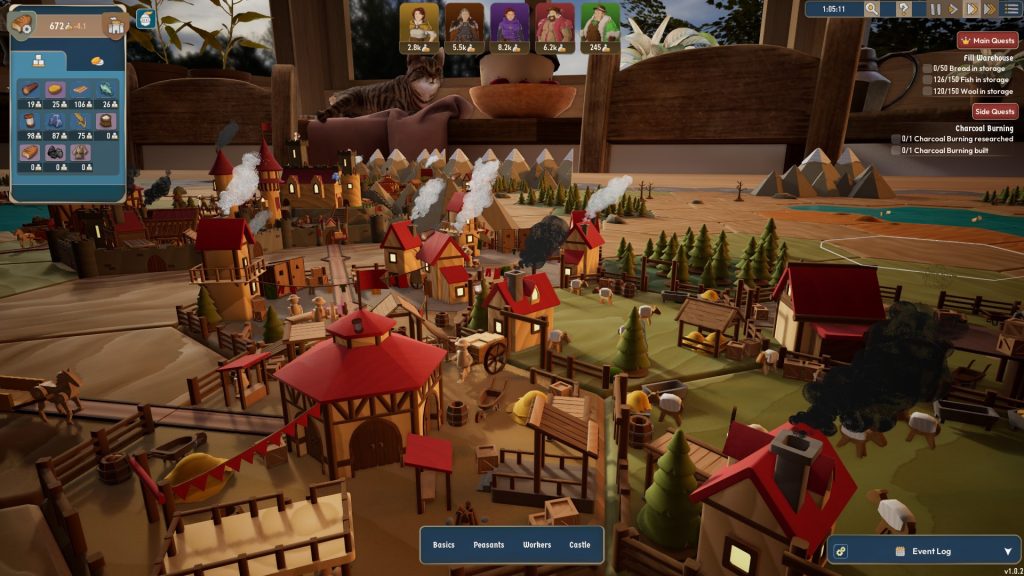Toggle the Main Quests list

click(x=988, y=41)
